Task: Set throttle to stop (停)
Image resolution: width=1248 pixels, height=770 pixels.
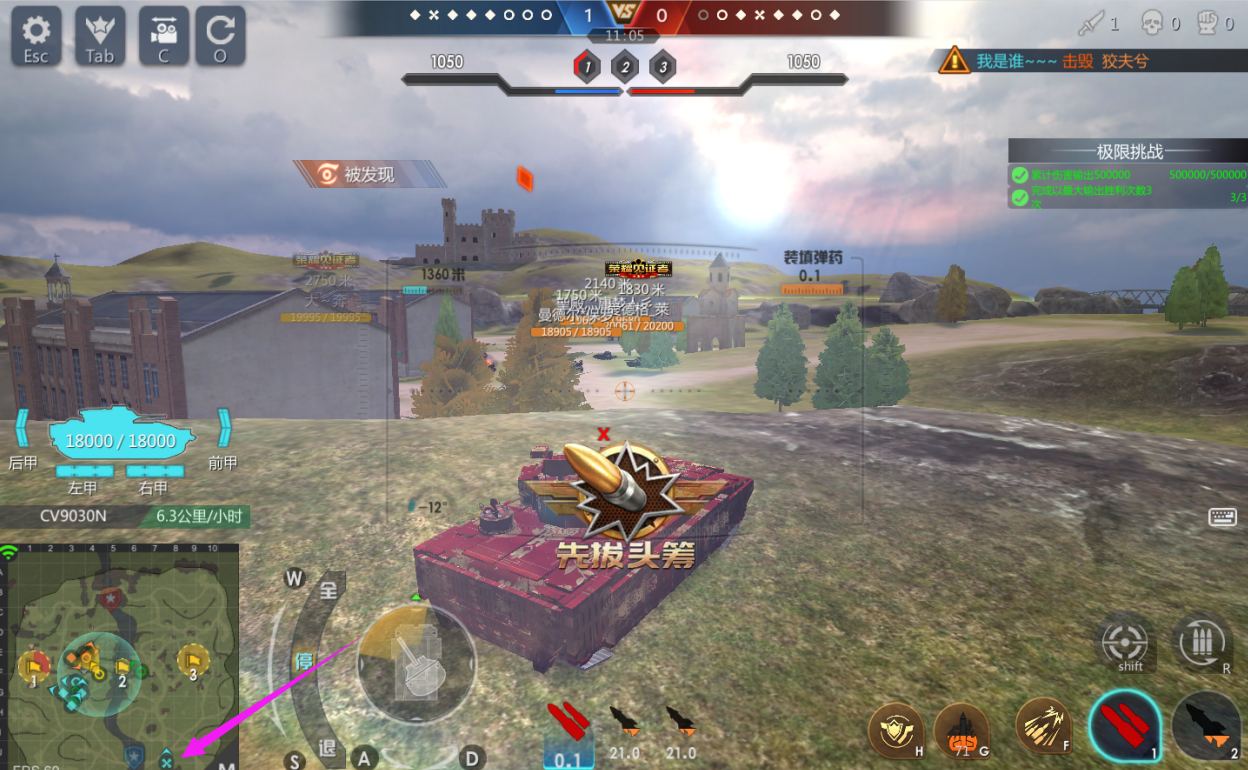Action: click(x=303, y=661)
